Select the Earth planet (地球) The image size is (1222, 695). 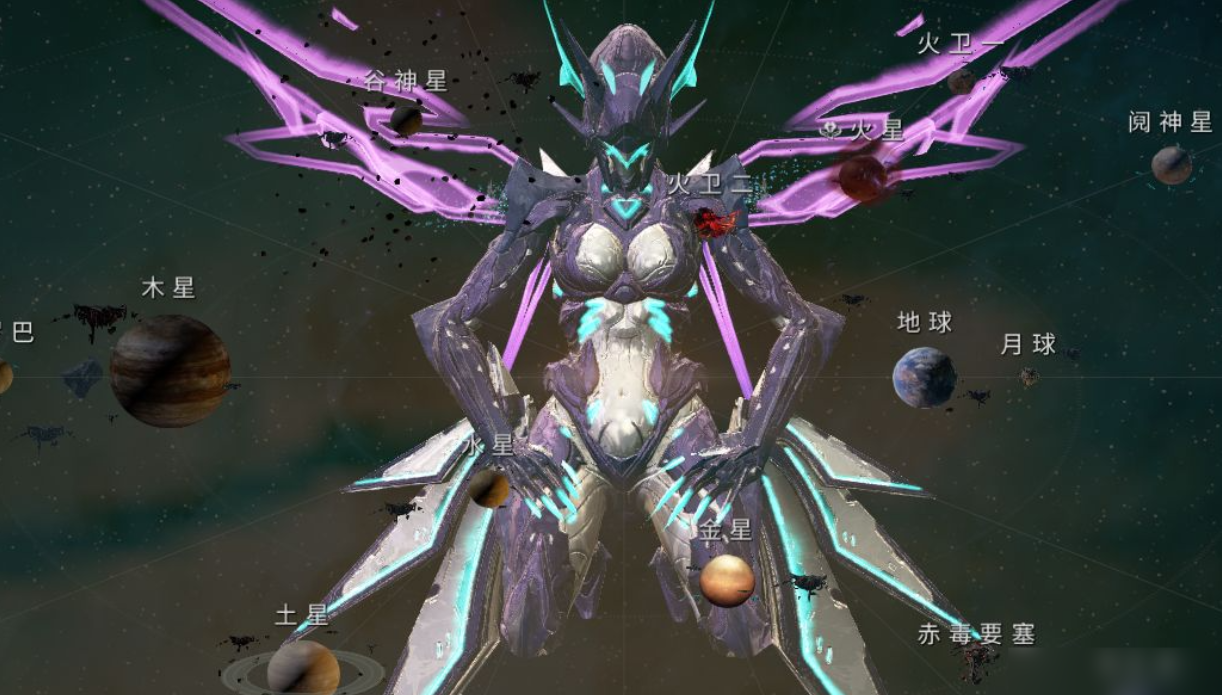click(x=924, y=377)
